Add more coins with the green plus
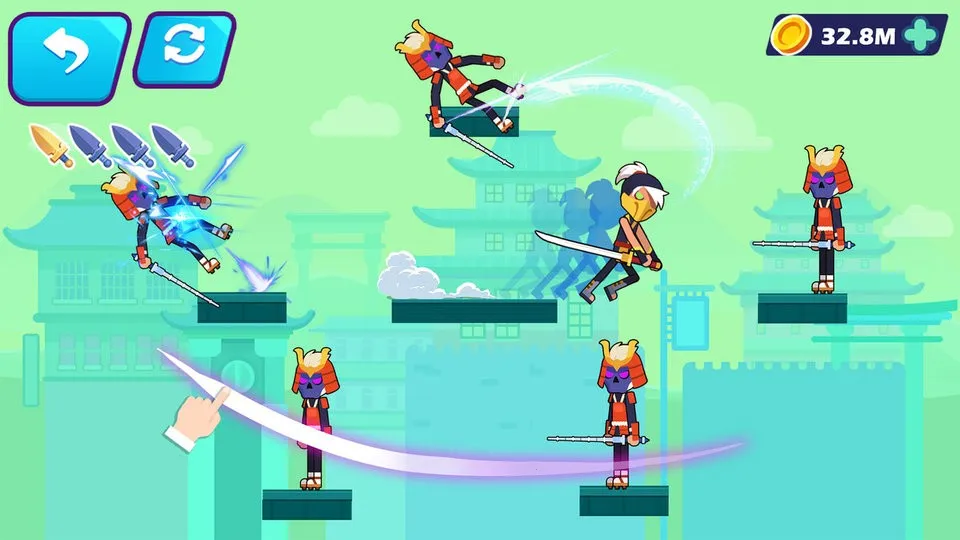 (918, 37)
